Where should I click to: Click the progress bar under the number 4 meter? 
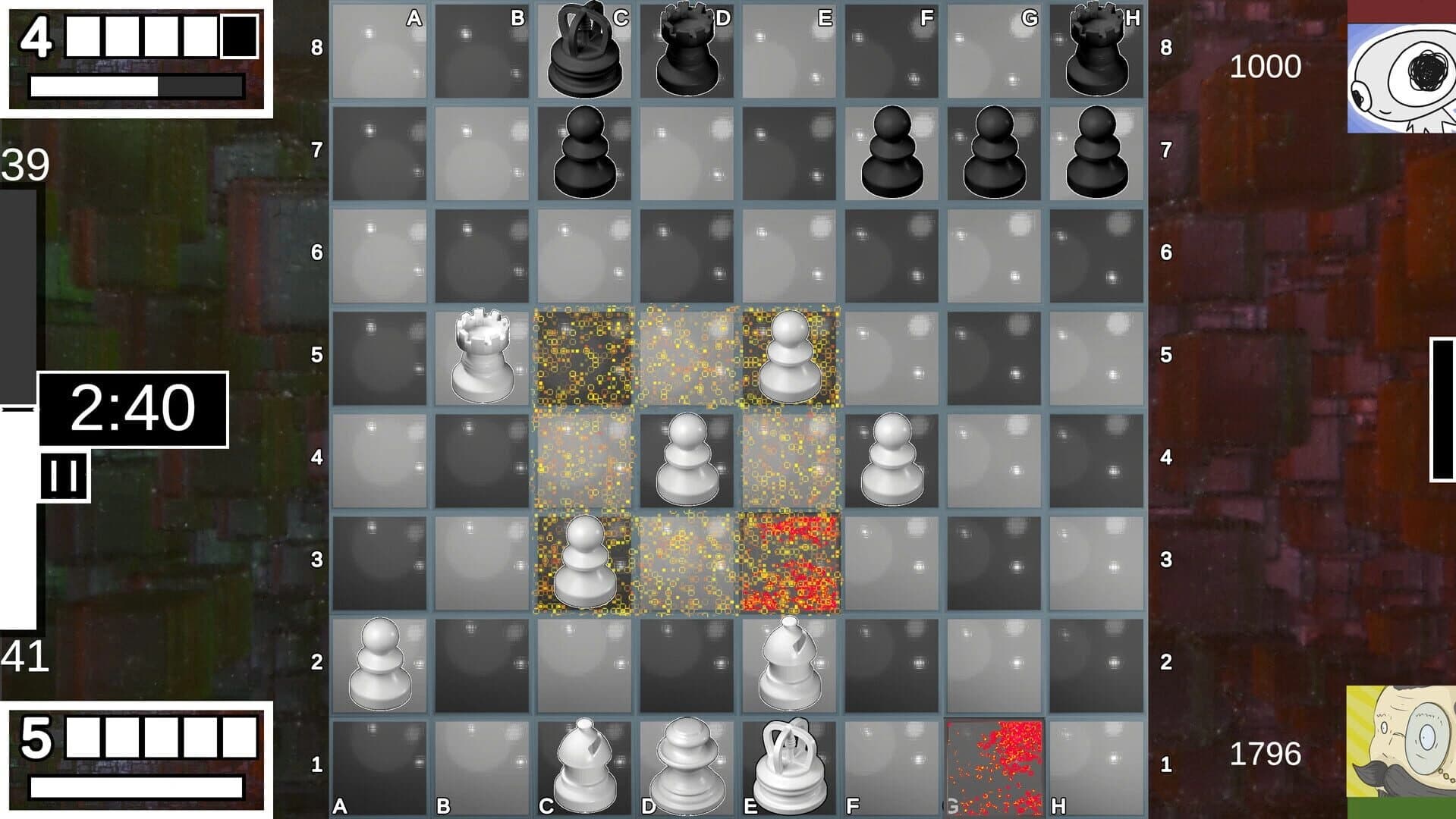[135, 85]
